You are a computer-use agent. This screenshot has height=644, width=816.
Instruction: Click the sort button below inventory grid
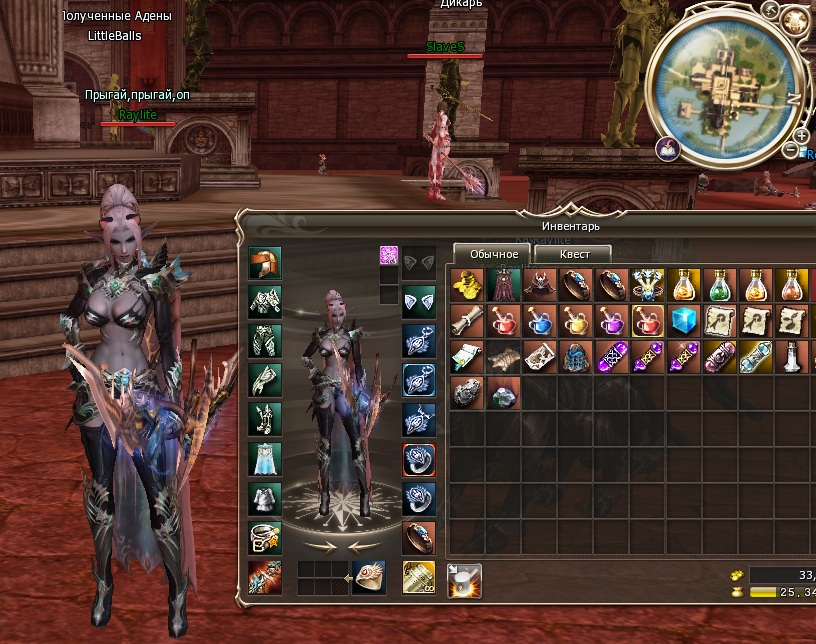coord(464,579)
